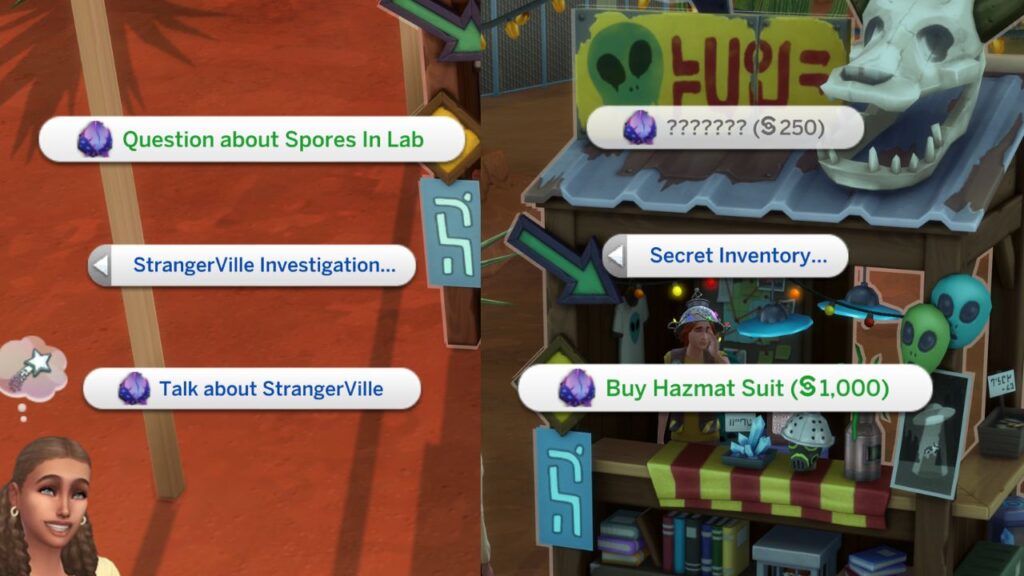Buy the ??????? item for 250 simoleons

(x=724, y=128)
